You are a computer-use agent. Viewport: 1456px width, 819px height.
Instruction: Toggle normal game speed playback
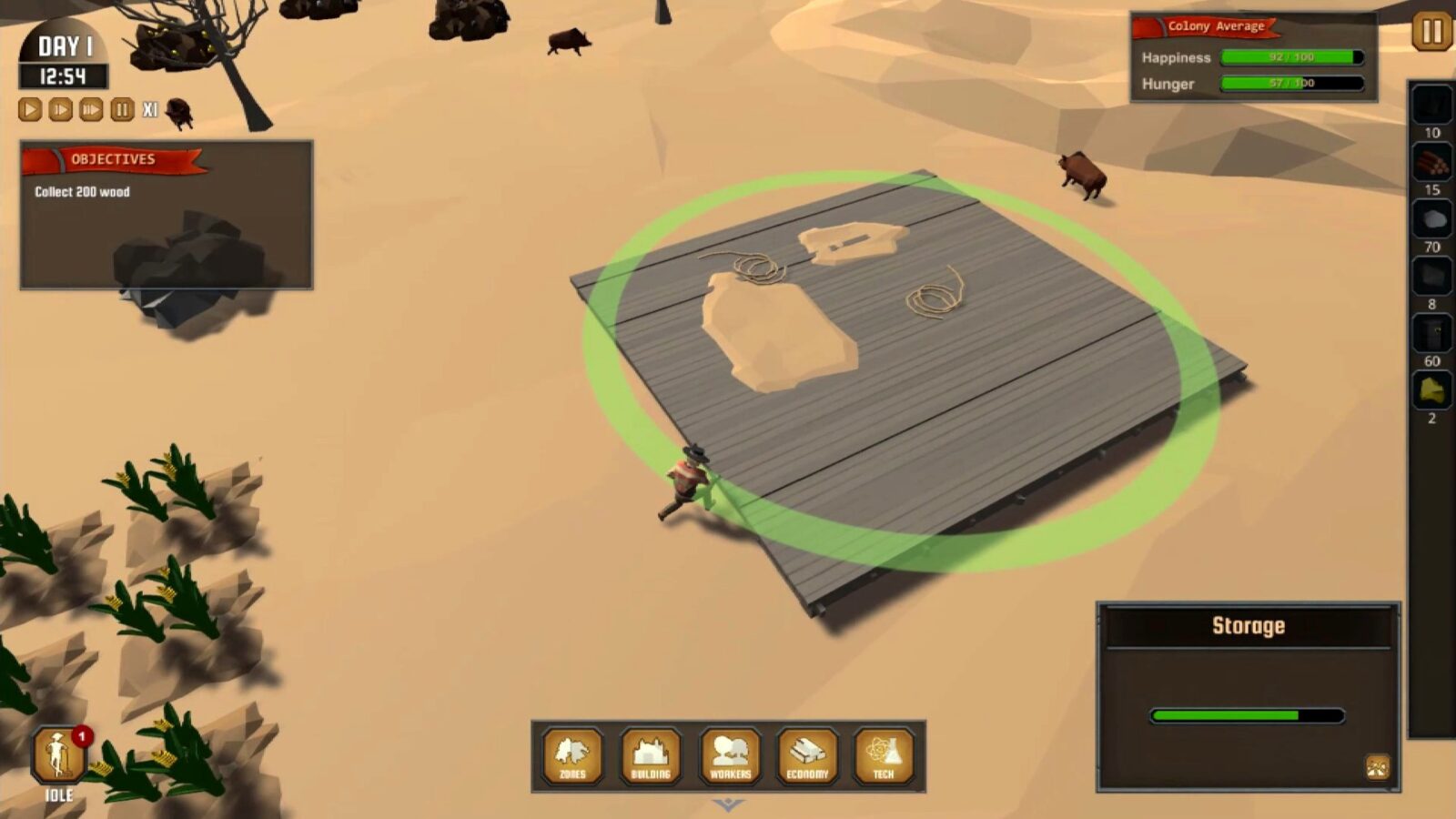point(28,108)
